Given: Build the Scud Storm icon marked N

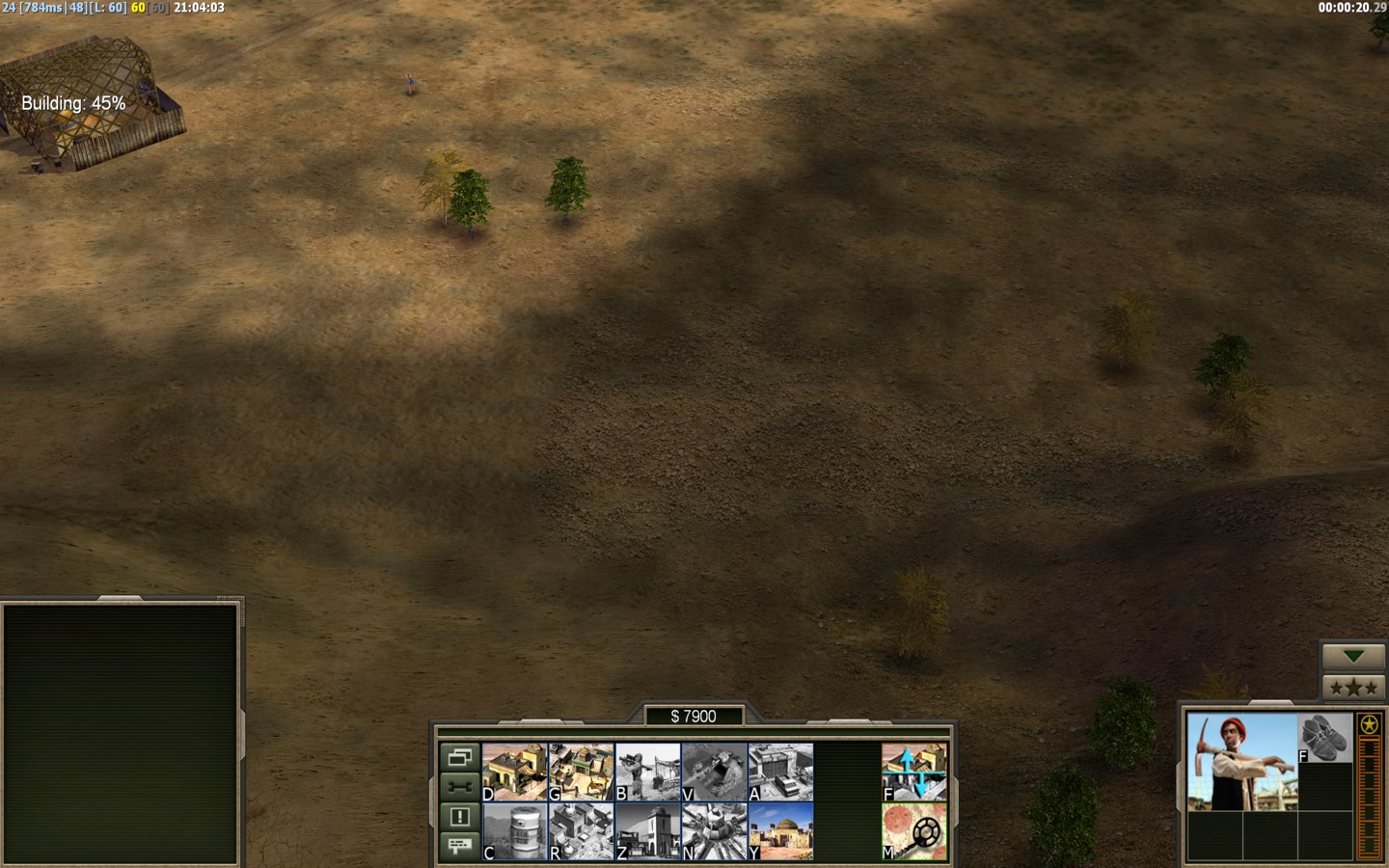Looking at the screenshot, I should 715,831.
